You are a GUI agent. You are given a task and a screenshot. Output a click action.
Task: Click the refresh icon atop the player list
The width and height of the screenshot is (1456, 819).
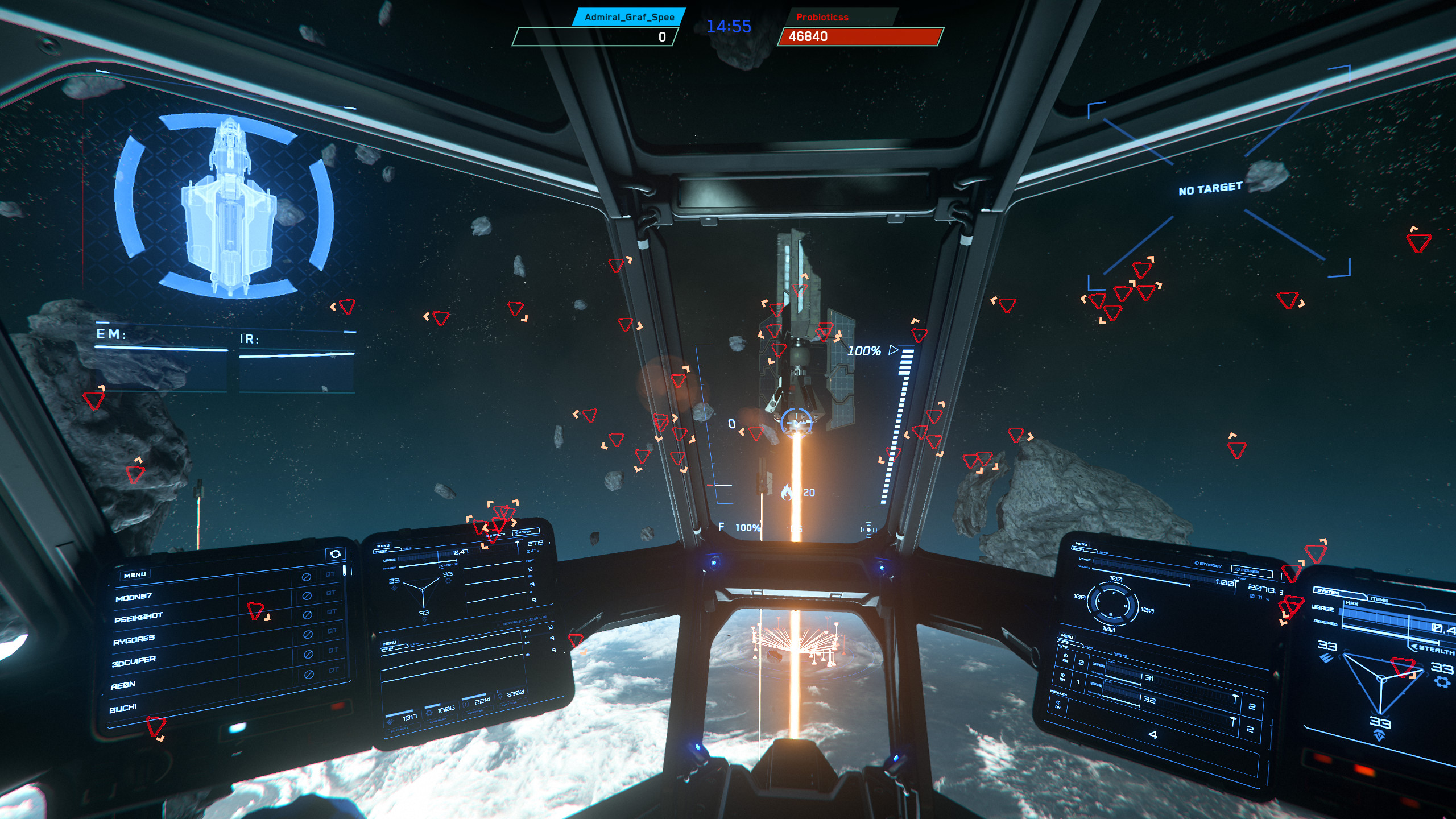pyautogui.click(x=336, y=553)
